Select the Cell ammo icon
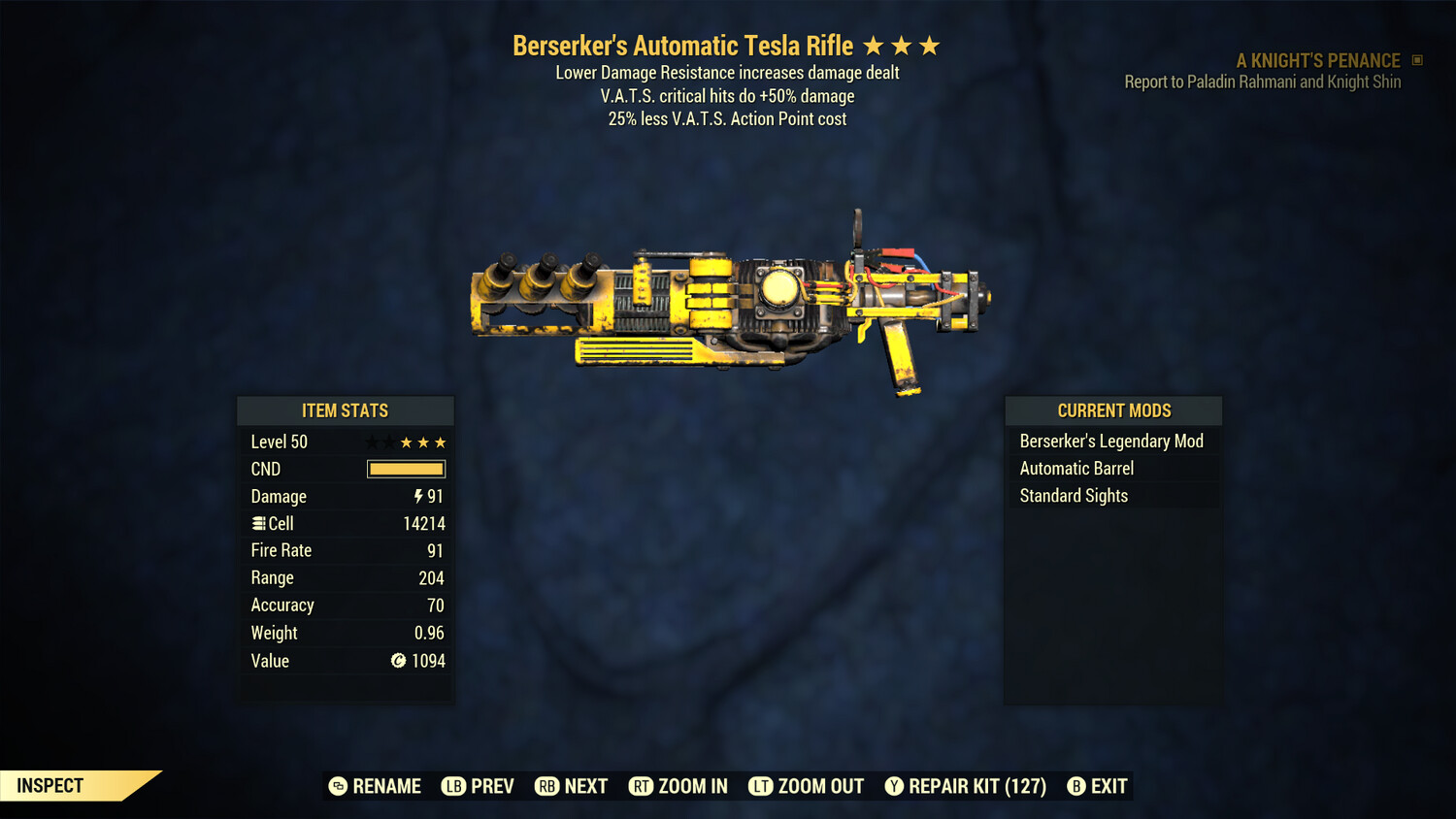Image resolution: width=1456 pixels, height=819 pixels. 257,523
